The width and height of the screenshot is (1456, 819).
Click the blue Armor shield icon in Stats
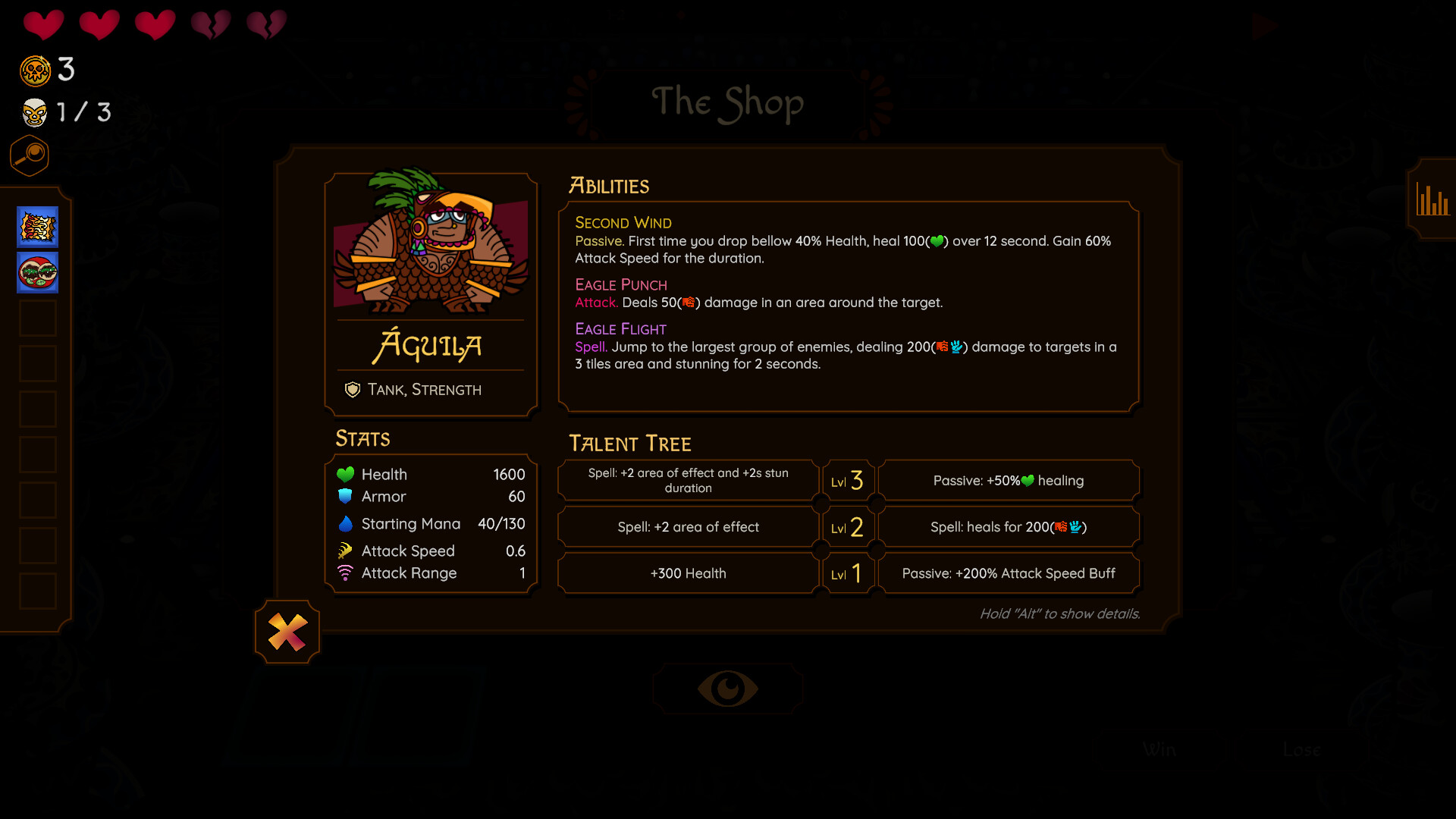pyautogui.click(x=346, y=497)
